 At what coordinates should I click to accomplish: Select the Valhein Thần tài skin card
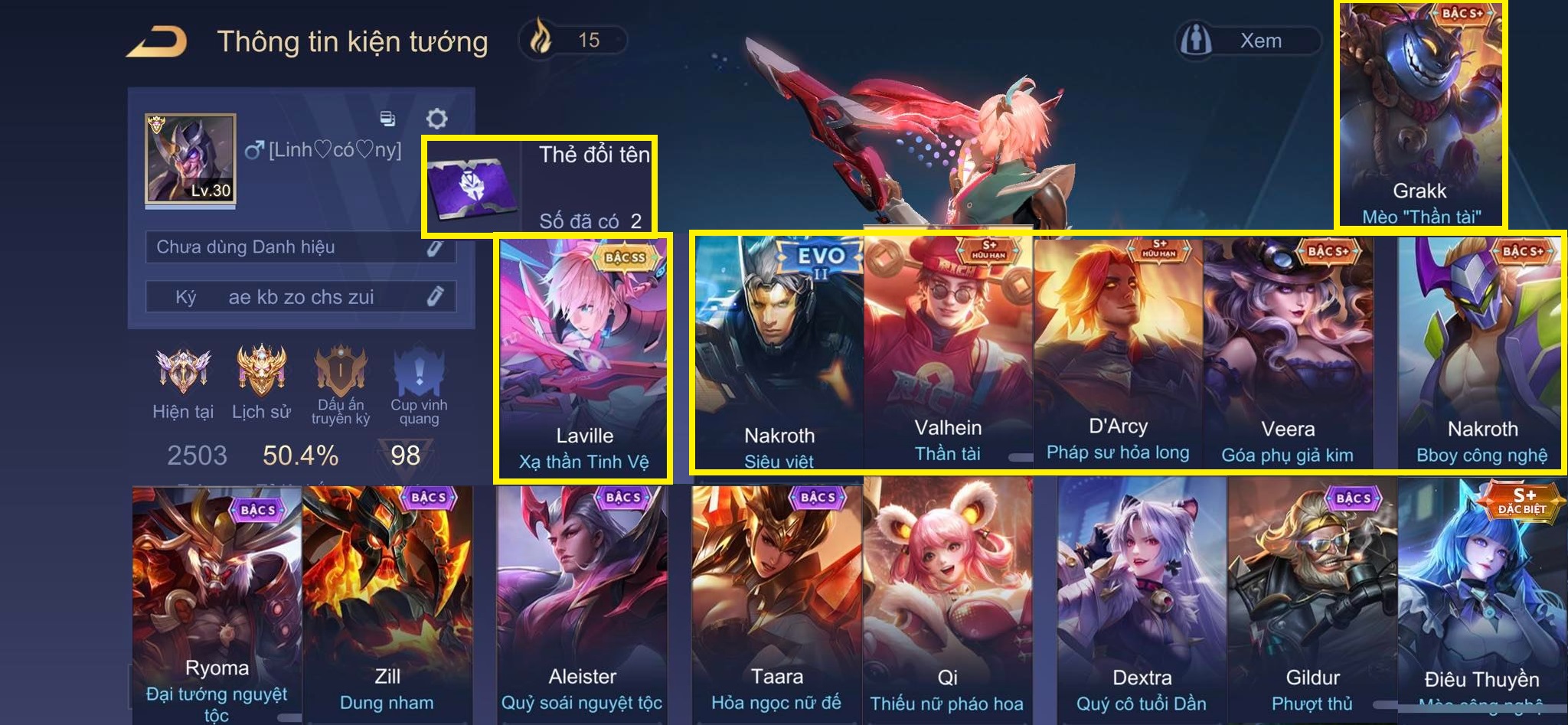(x=948, y=352)
